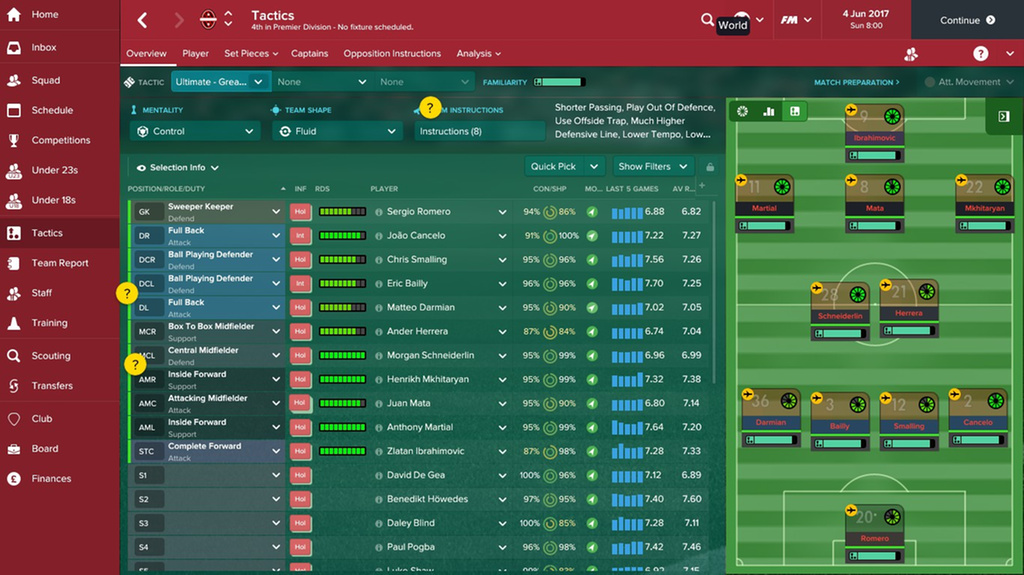Open the Match Preparation panel
The height and width of the screenshot is (575, 1024).
tap(856, 82)
